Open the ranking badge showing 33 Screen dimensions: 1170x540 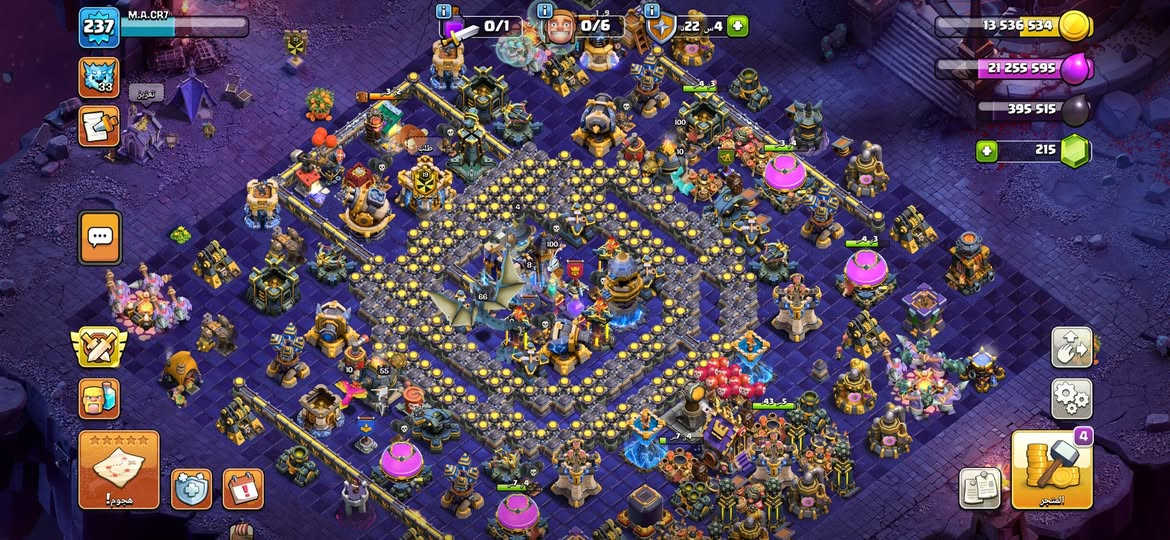click(98, 77)
